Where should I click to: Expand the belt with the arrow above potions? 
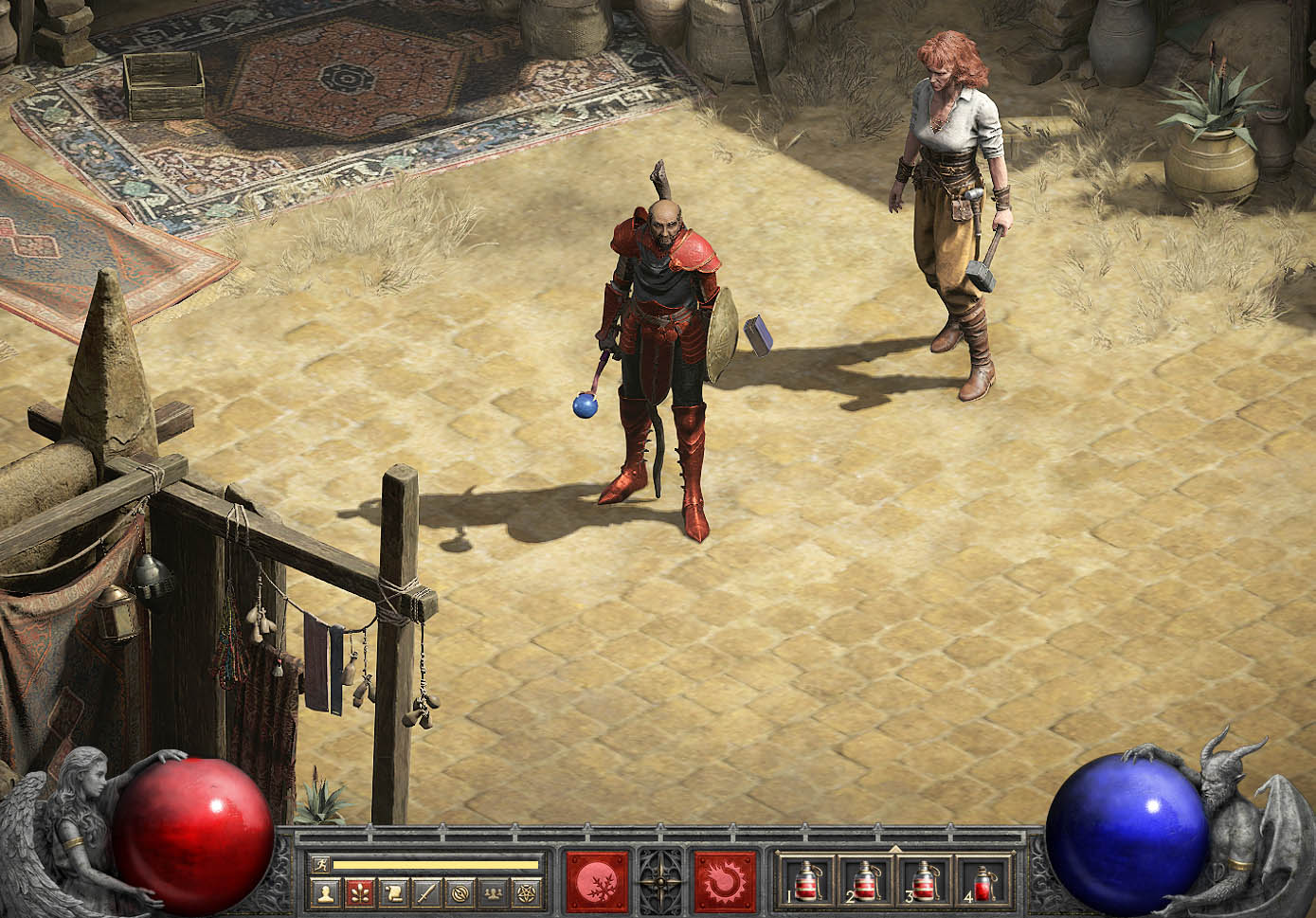pyautogui.click(x=895, y=849)
